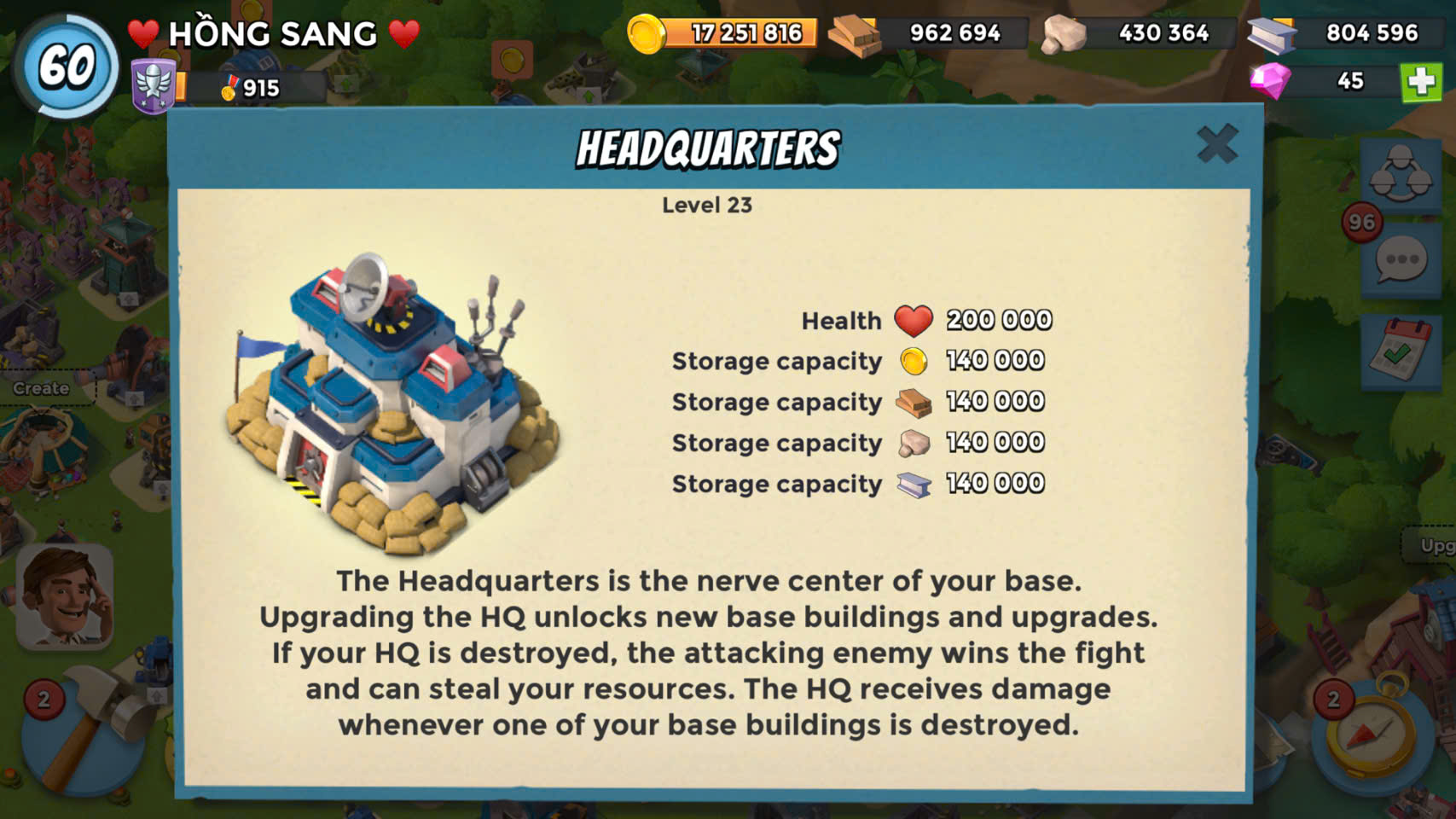Tap the advisor character portrait
1456x819 pixels.
coord(66,597)
